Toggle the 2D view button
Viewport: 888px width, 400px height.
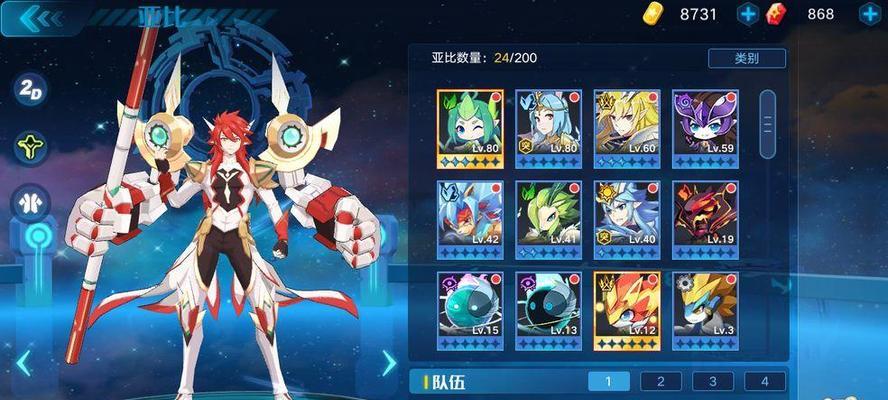(x=30, y=88)
